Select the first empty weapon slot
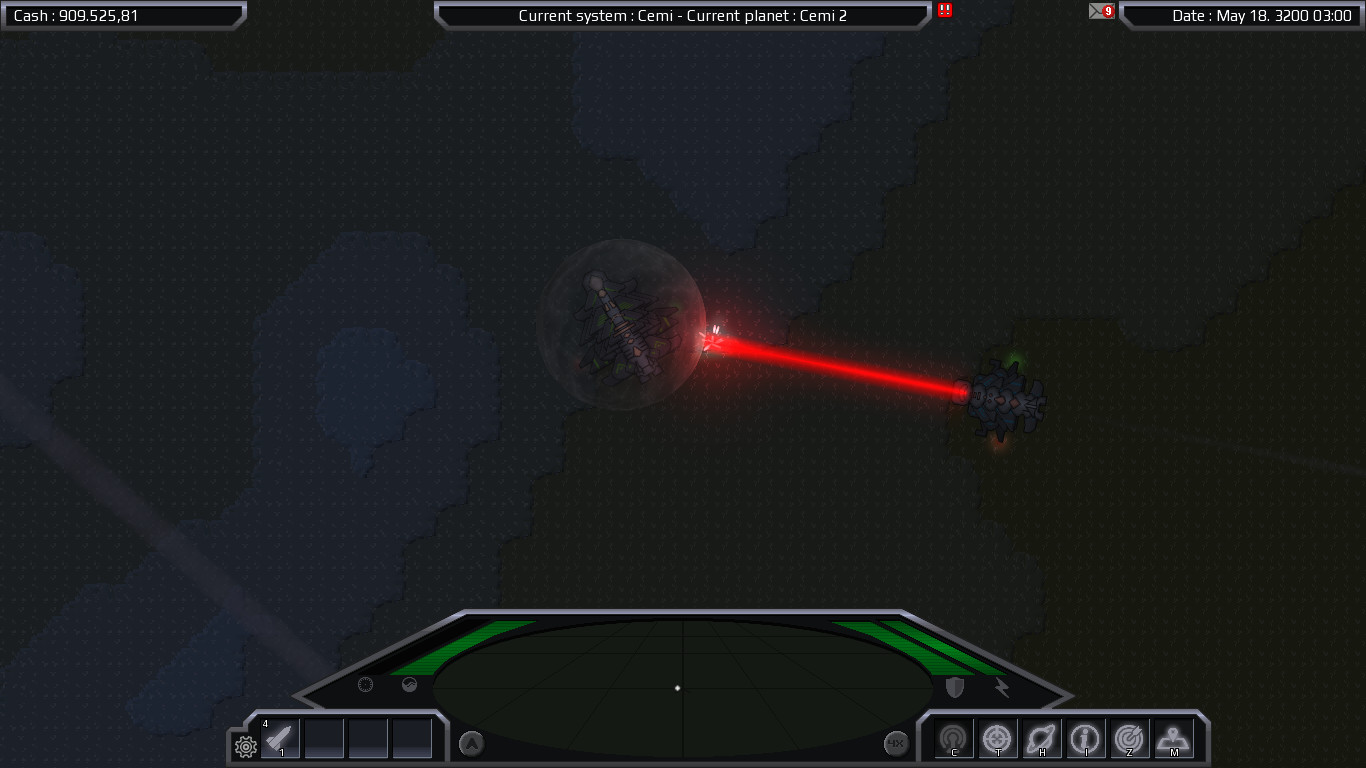This screenshot has height=768, width=1366. point(324,740)
